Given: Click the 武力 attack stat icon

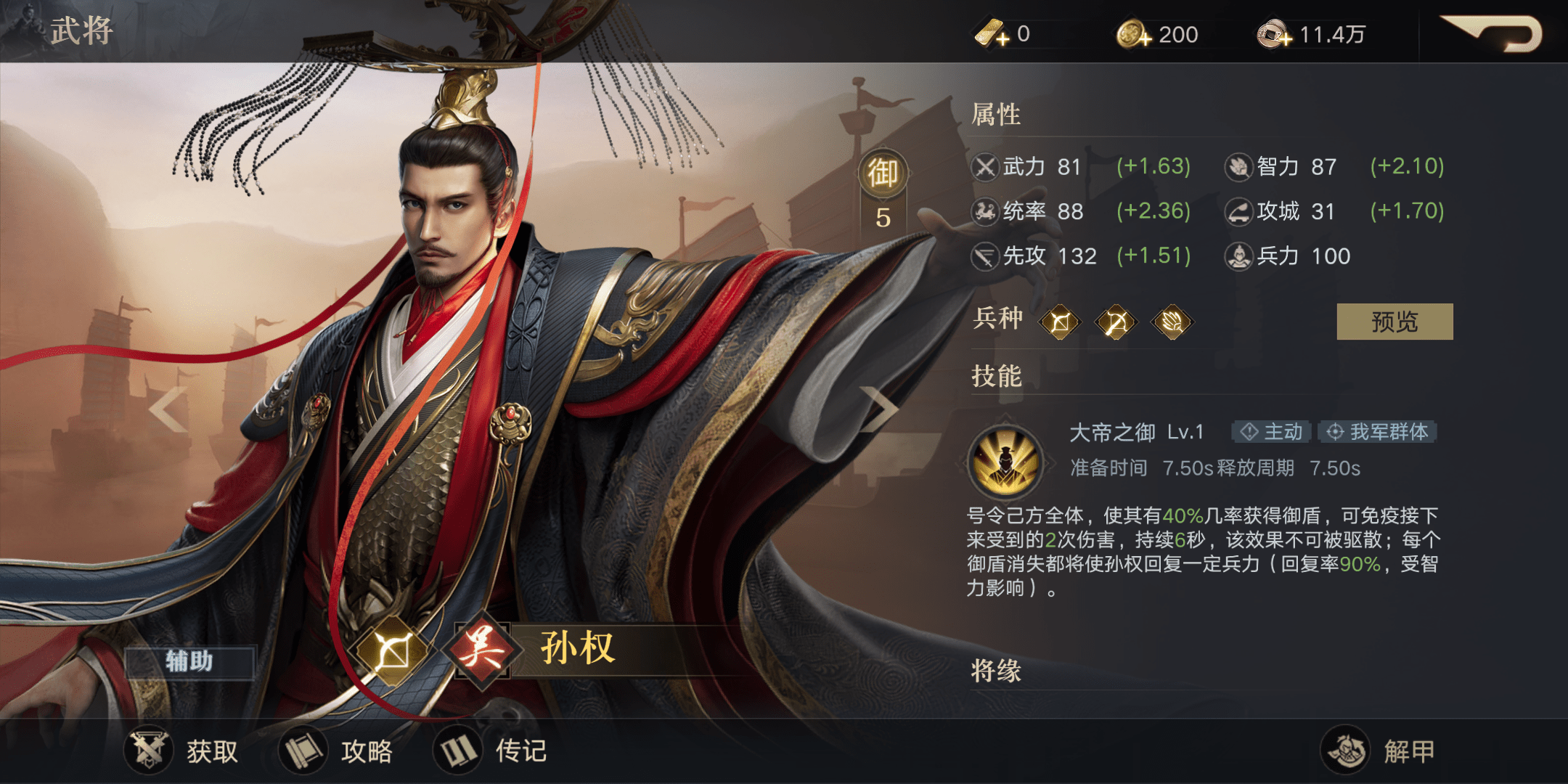Looking at the screenshot, I should 986,167.
